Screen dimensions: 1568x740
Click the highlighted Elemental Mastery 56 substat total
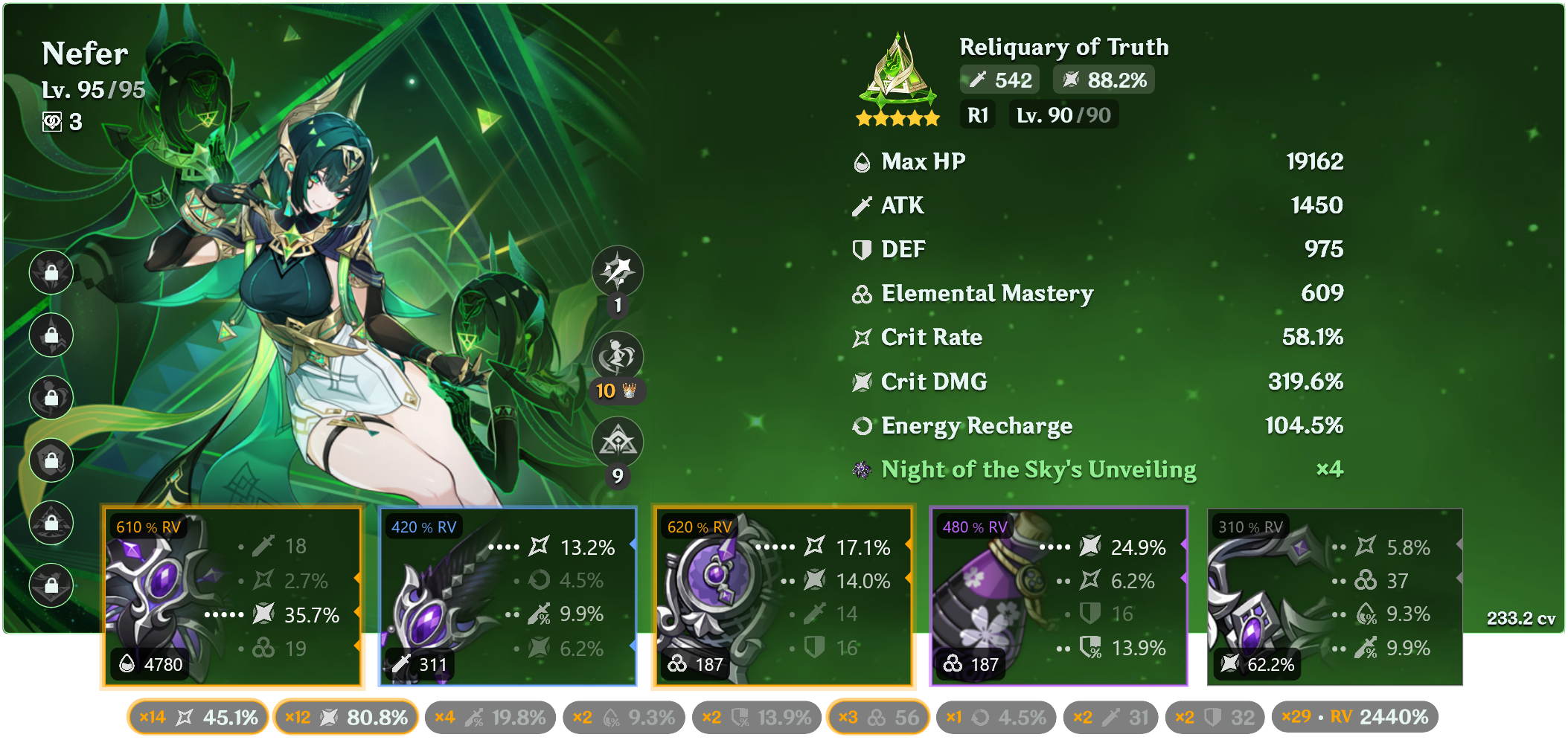pos(878,717)
